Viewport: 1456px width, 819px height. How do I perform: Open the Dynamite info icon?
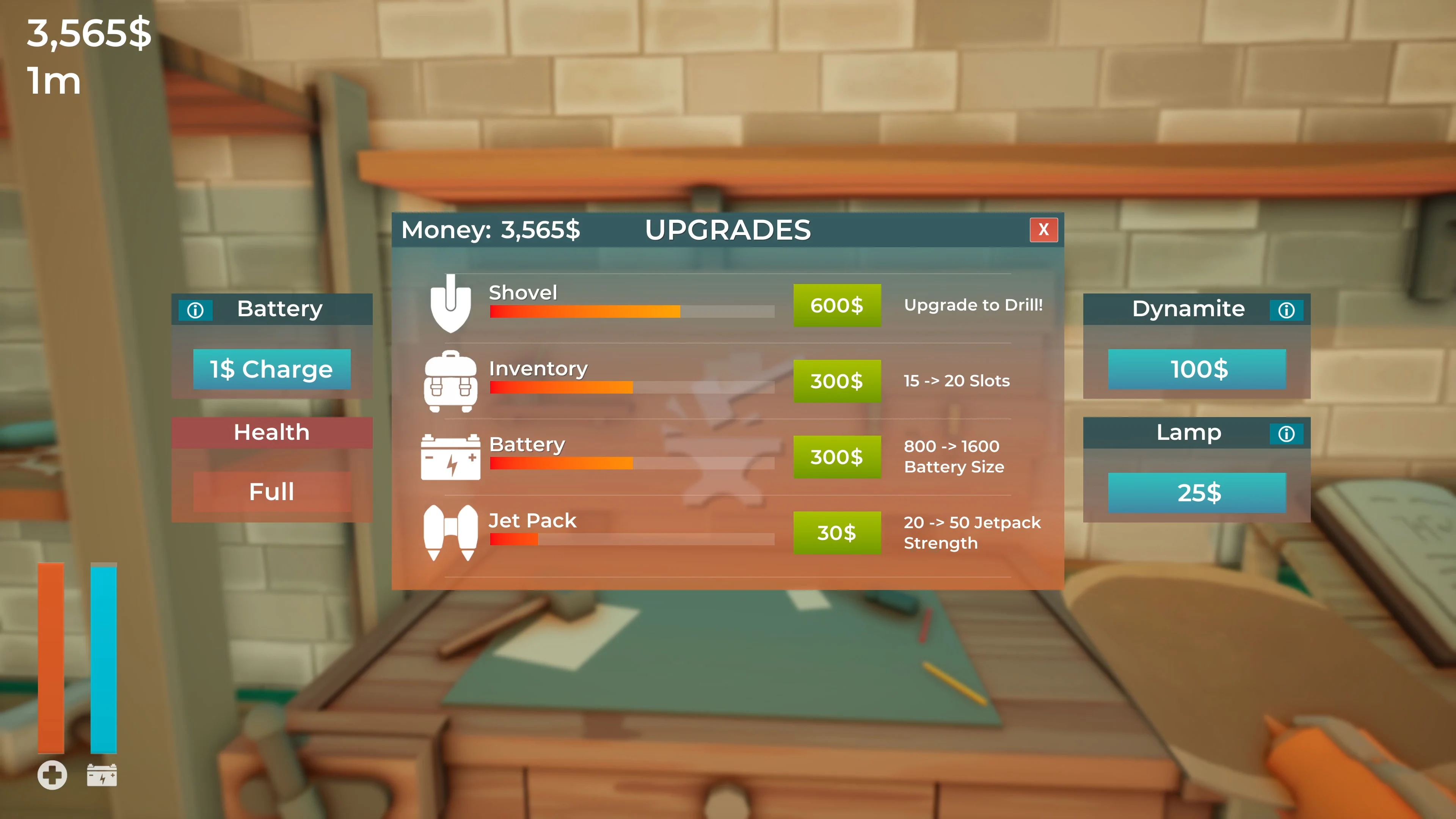[x=1287, y=309]
